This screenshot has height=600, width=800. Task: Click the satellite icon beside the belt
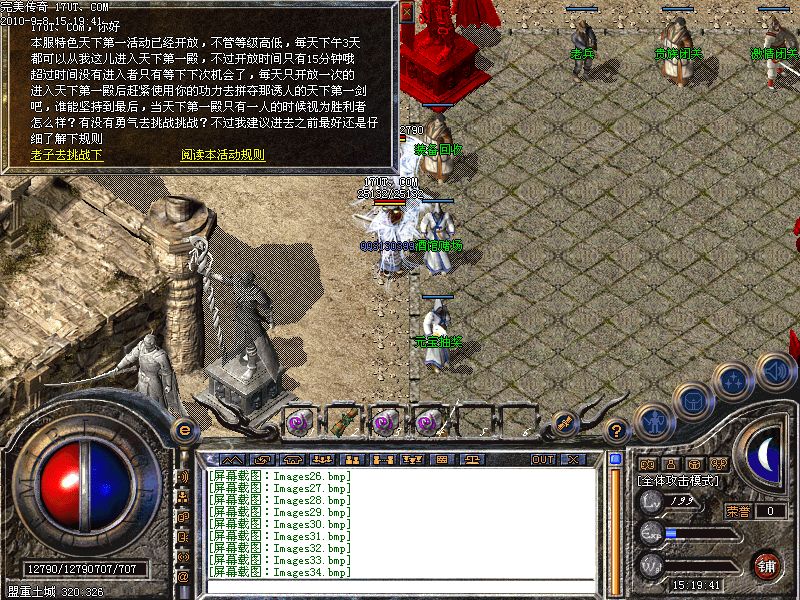pyautogui.click(x=565, y=423)
